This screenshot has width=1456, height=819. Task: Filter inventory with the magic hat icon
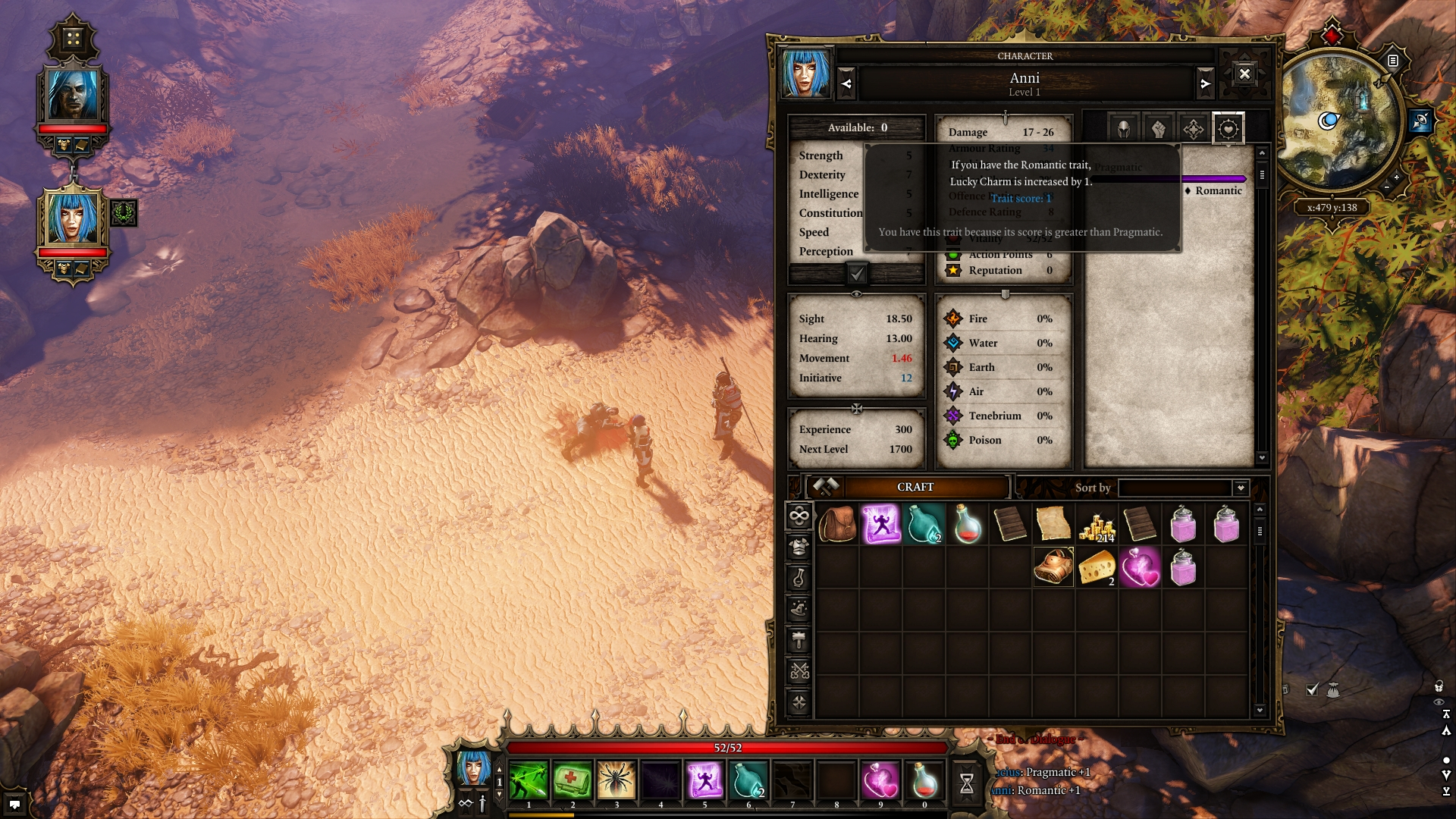pyautogui.click(x=799, y=607)
